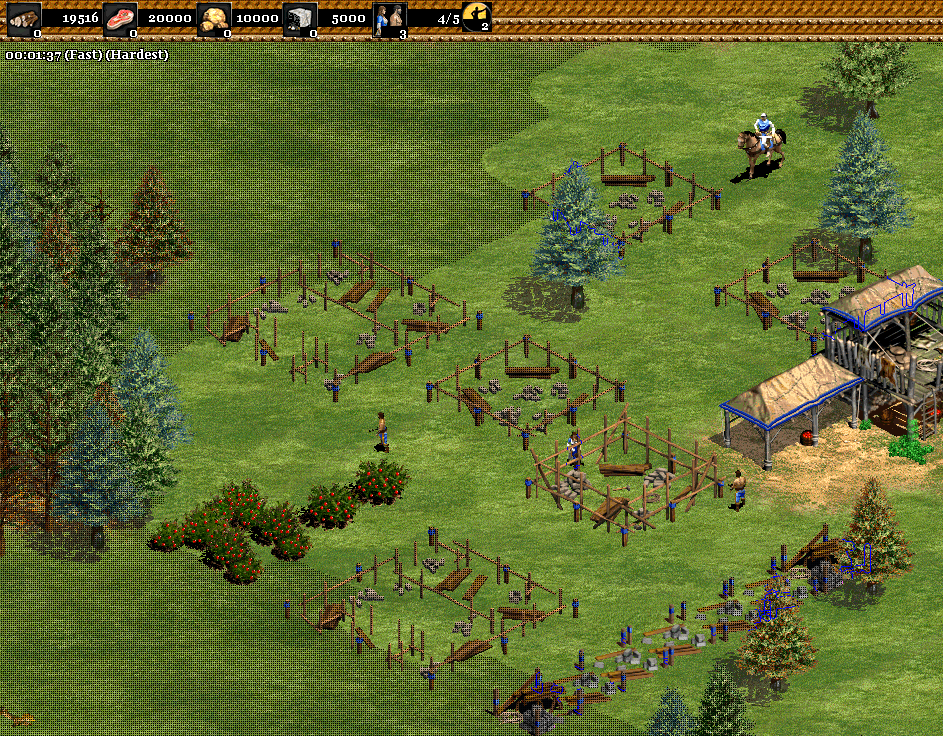Click the food (meat) resource icon

120,18
